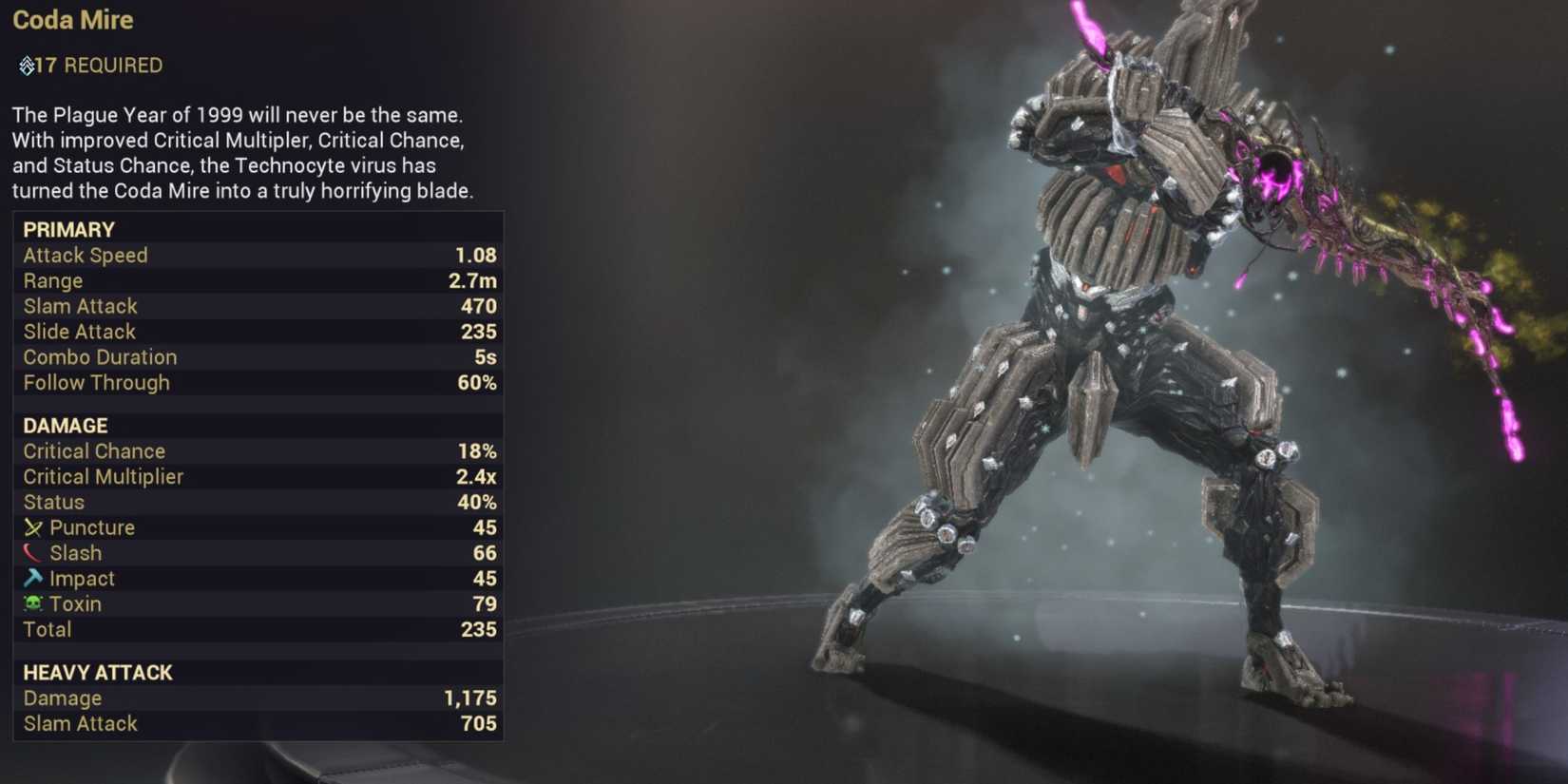Expand the PRIMARY stats section
The width and height of the screenshot is (1568, 784).
tap(69, 229)
